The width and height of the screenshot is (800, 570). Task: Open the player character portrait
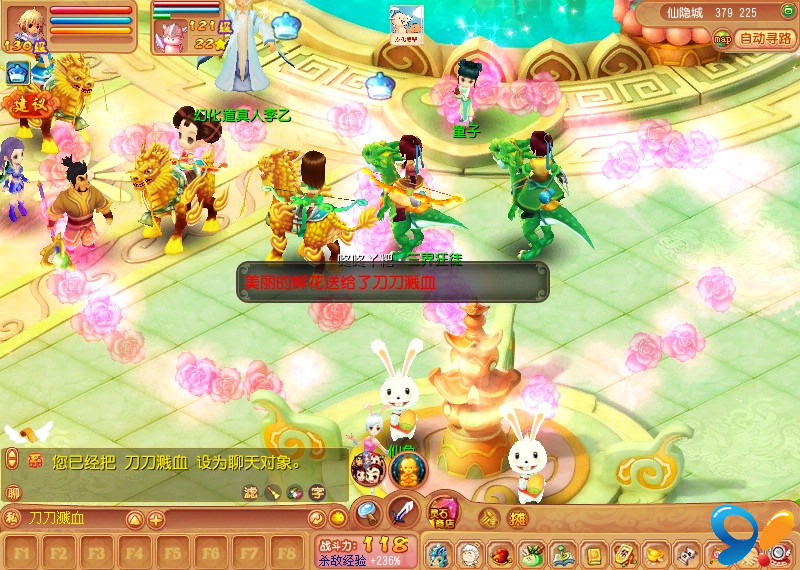coord(22,25)
